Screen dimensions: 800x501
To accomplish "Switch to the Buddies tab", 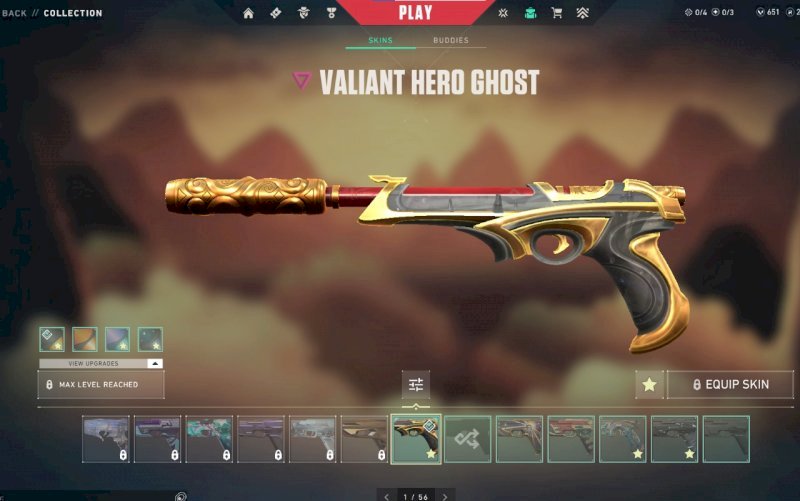I will tap(450, 41).
